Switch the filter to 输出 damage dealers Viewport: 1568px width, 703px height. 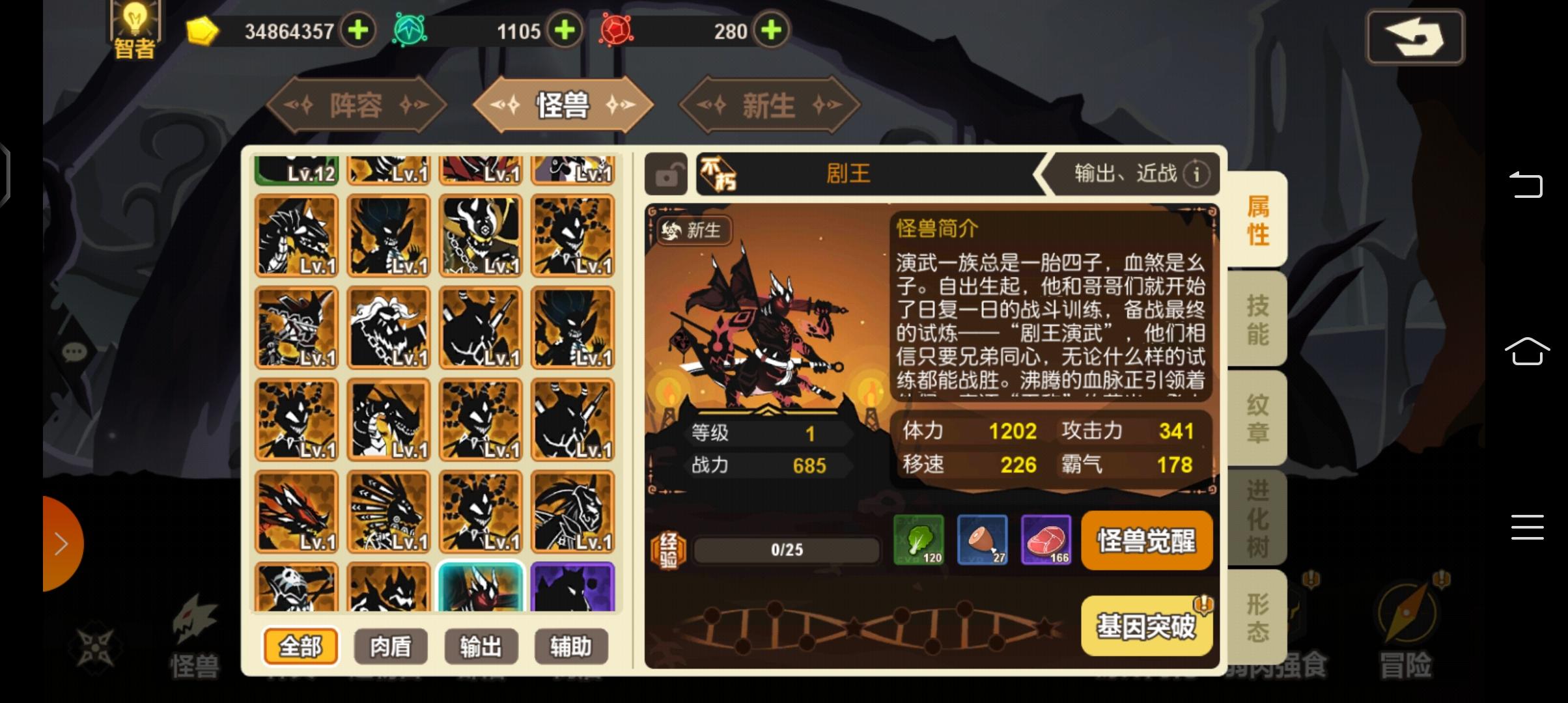(x=480, y=646)
